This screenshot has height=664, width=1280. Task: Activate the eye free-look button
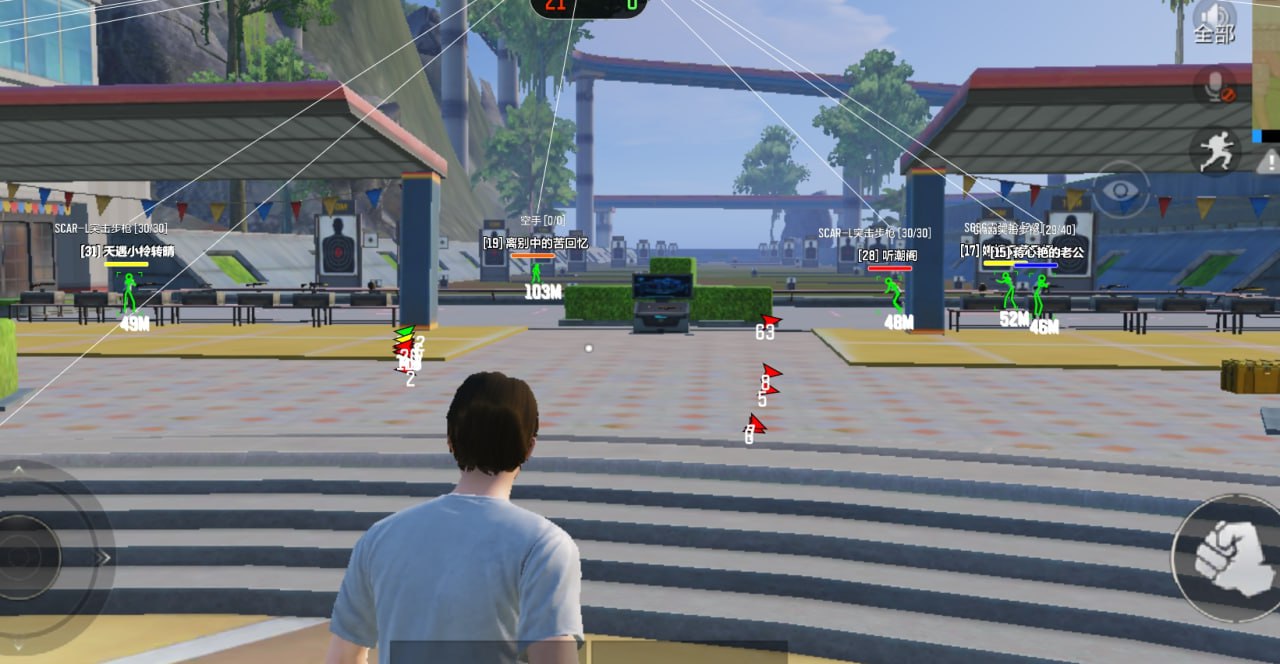[x=1119, y=189]
